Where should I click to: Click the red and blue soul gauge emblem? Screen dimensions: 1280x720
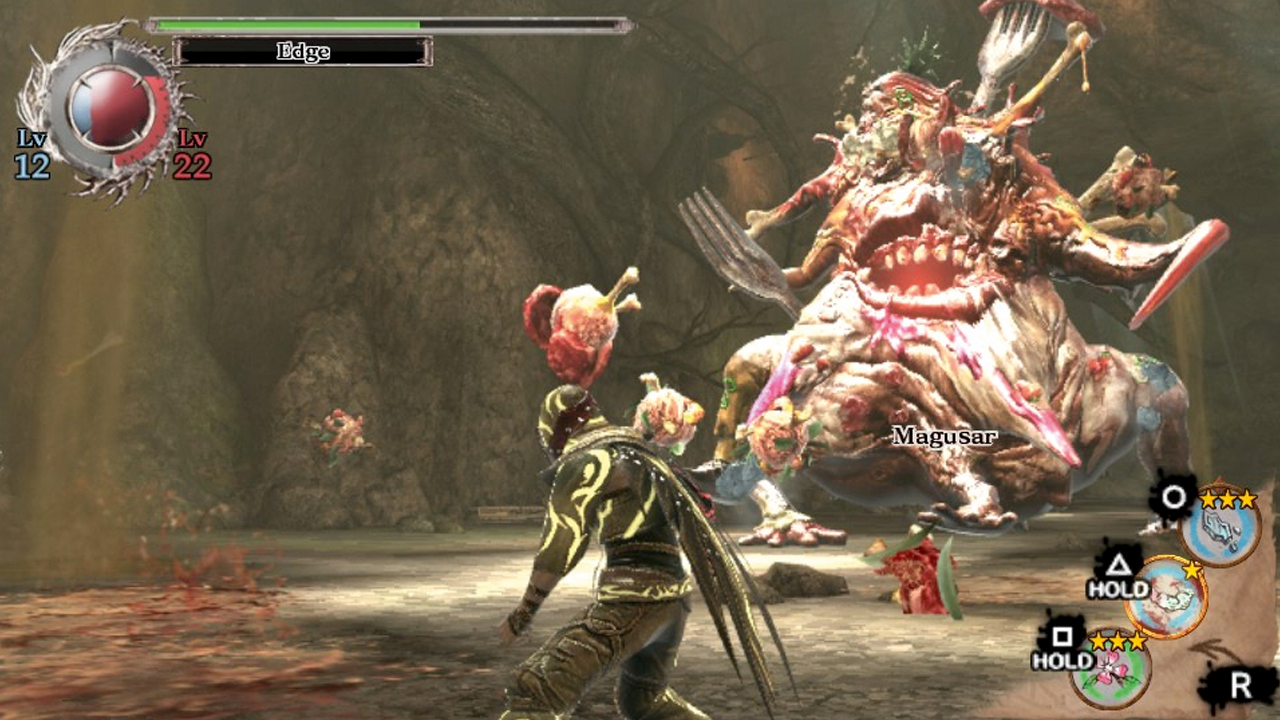pyautogui.click(x=110, y=108)
